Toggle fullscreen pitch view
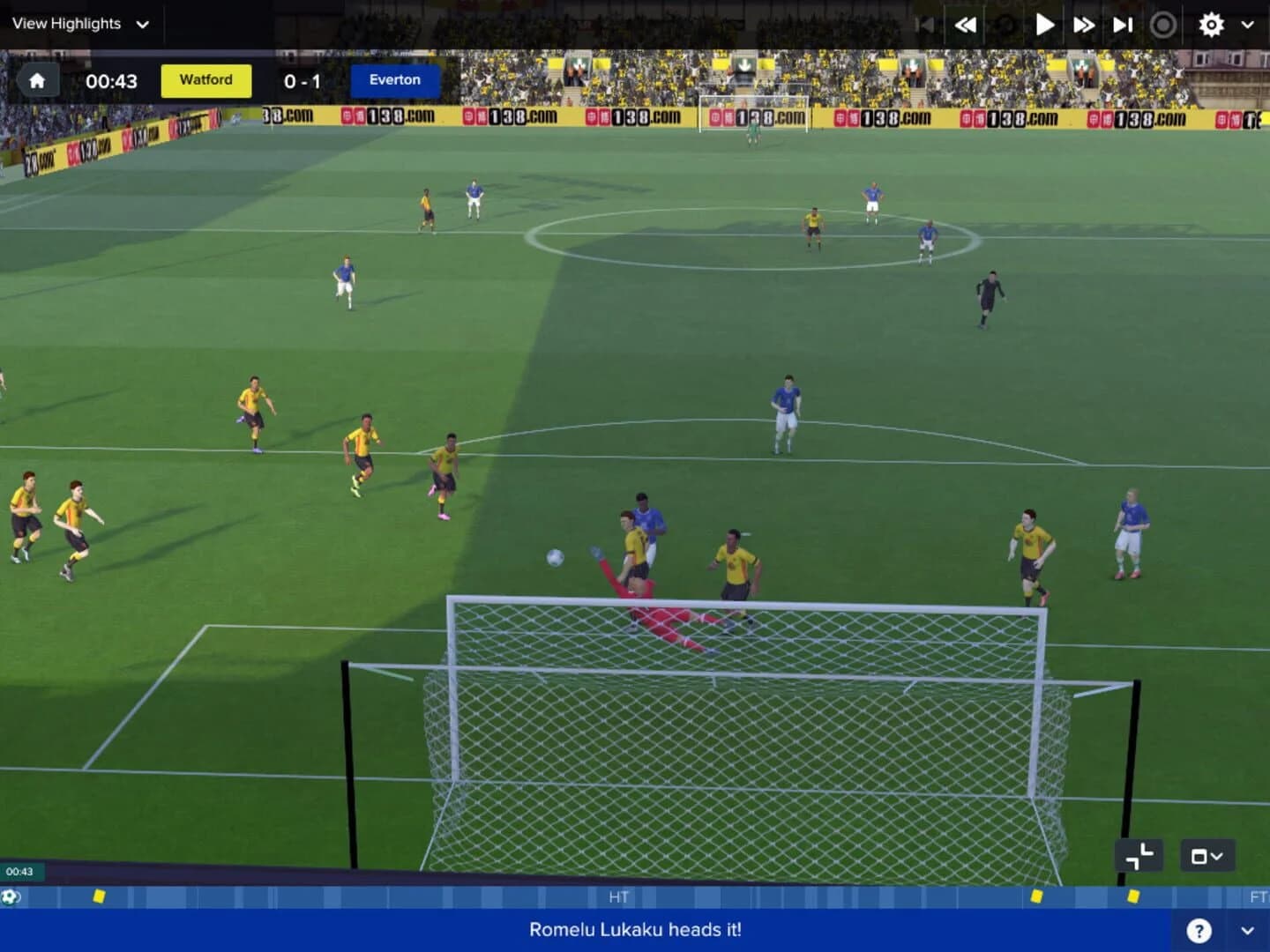 pyautogui.click(x=1138, y=855)
